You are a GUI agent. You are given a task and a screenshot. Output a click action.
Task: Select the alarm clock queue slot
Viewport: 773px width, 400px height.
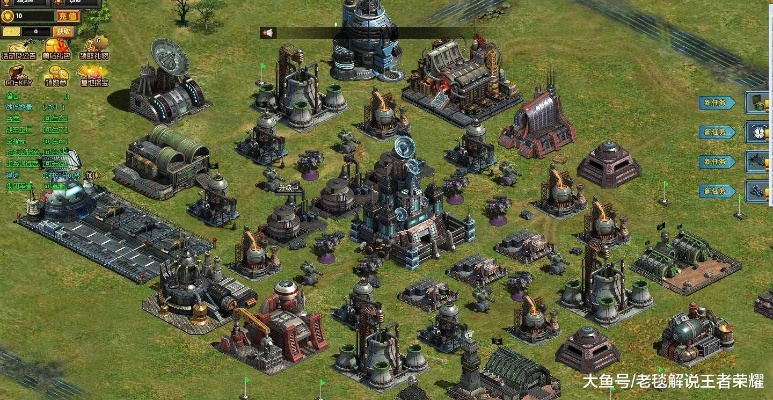pos(759,132)
